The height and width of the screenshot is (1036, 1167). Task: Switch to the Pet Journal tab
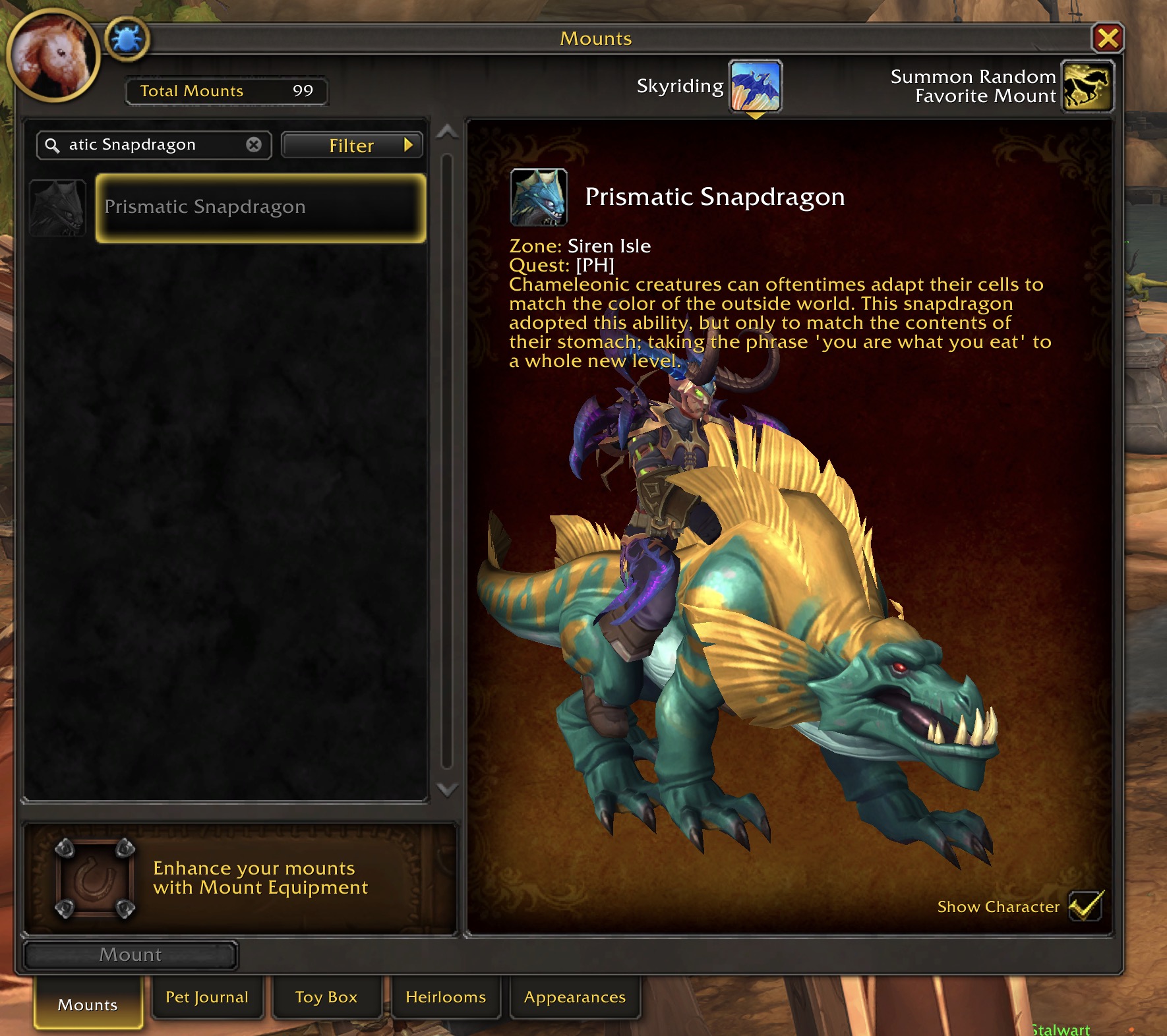[x=207, y=997]
